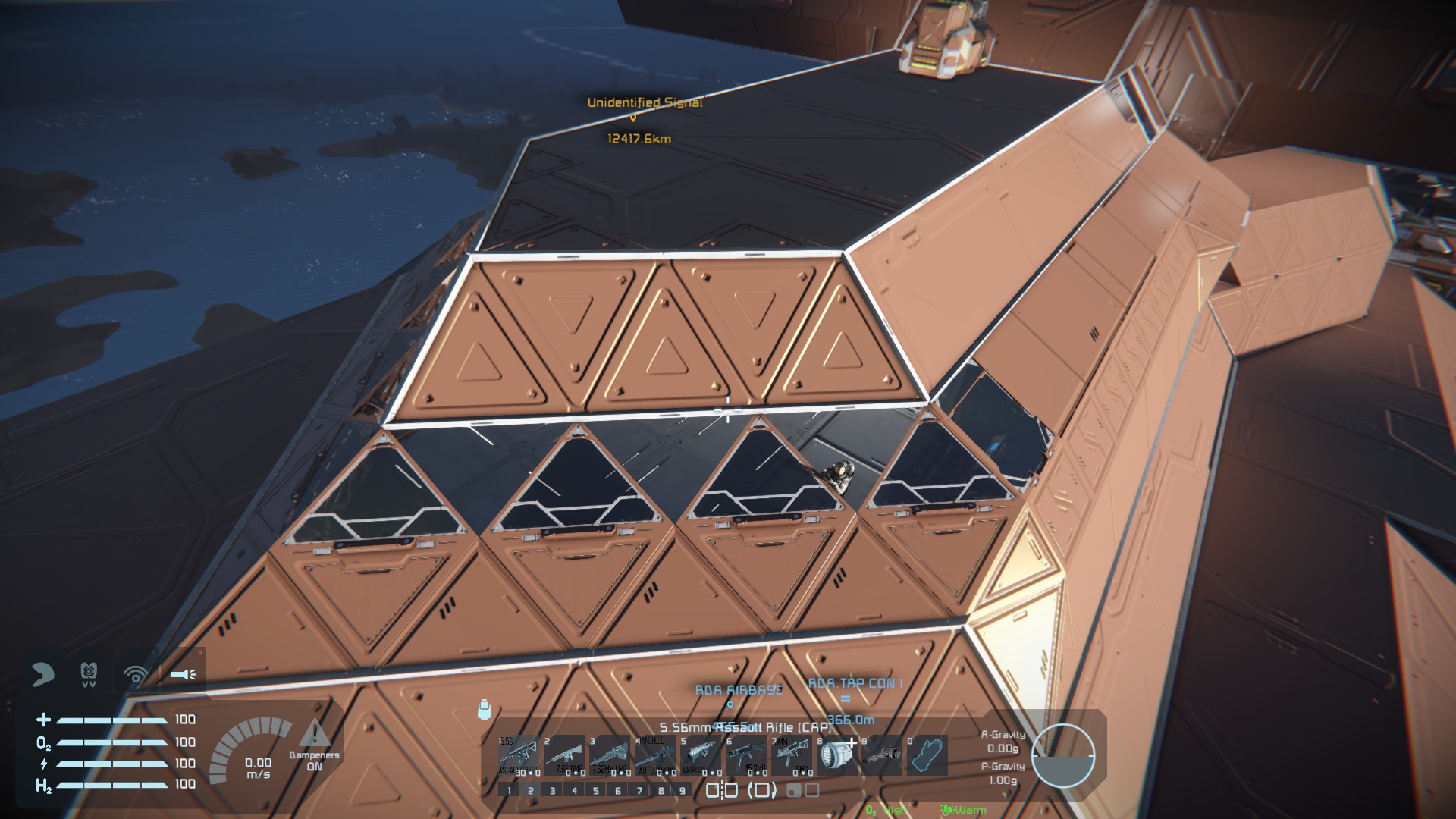Equip the scoped tool in slot 9
The image size is (1456, 819).
882,755
